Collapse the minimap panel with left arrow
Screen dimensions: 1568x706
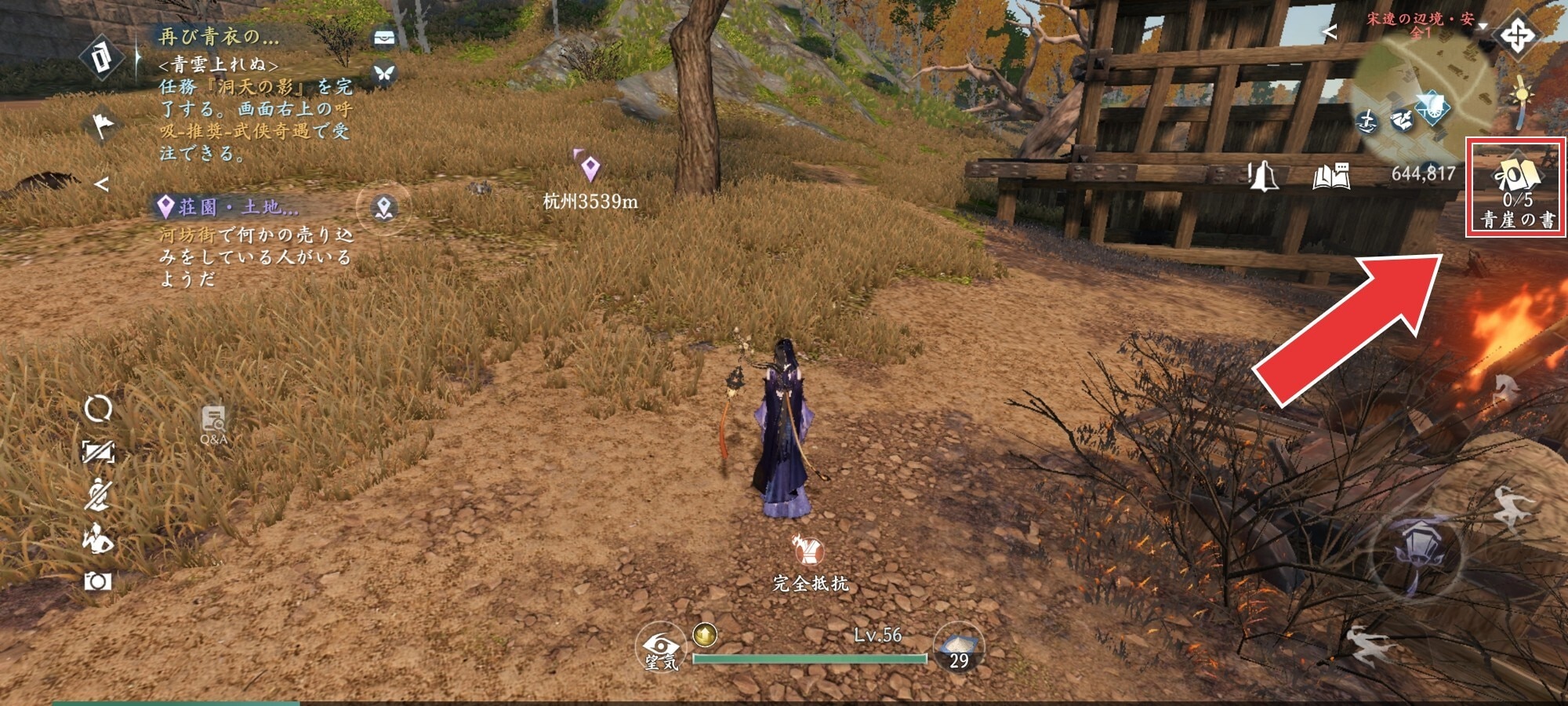[x=1329, y=31]
